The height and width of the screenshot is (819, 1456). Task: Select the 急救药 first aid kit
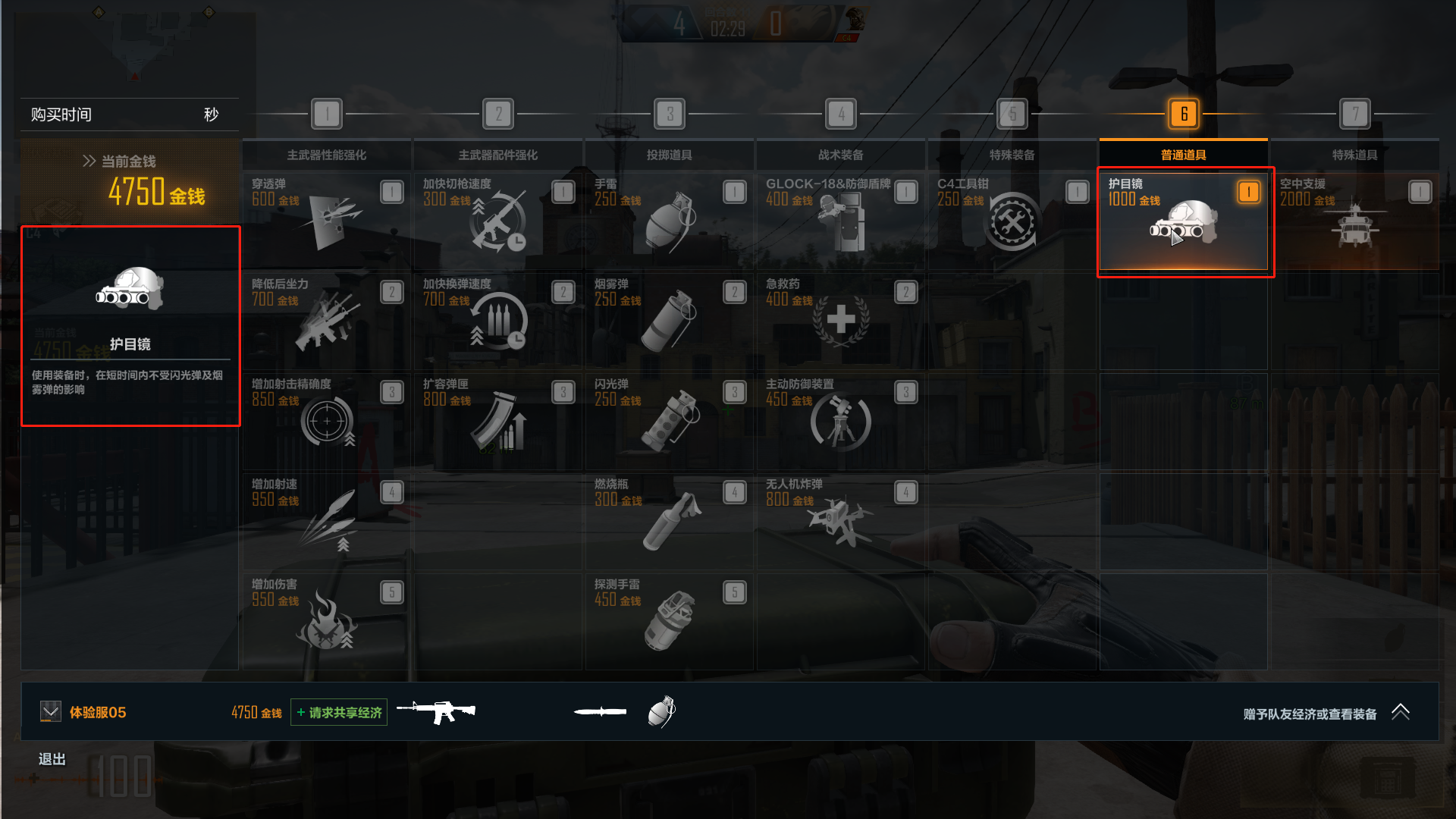[x=840, y=321]
